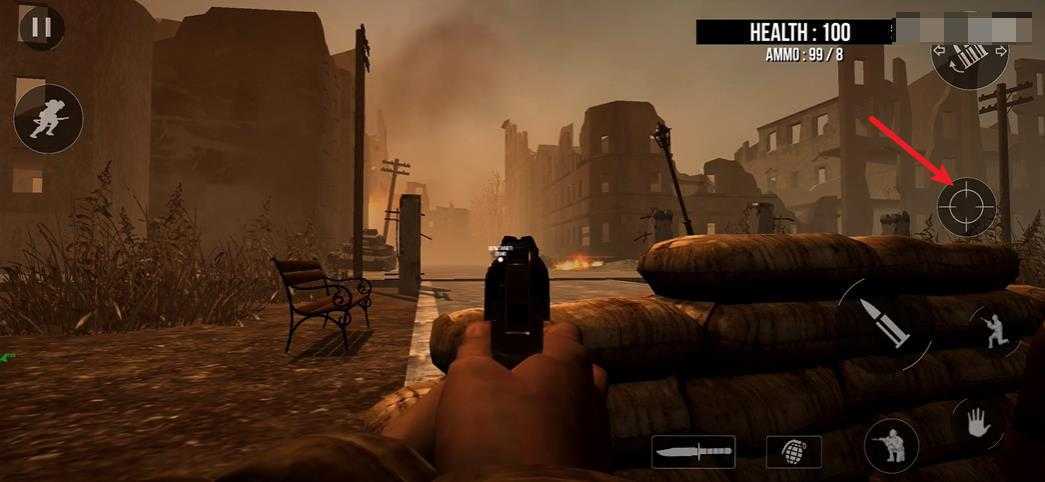Screen dimensions: 1045x482
Task: Activate the crosshair aim button
Action: 967,207
